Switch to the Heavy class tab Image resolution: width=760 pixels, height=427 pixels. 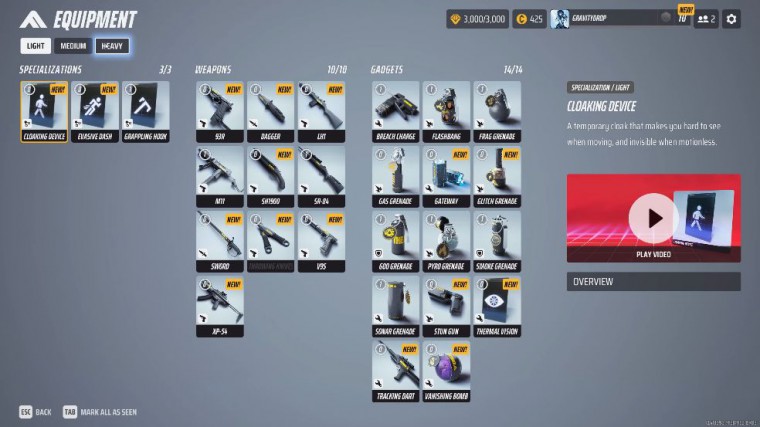point(112,46)
